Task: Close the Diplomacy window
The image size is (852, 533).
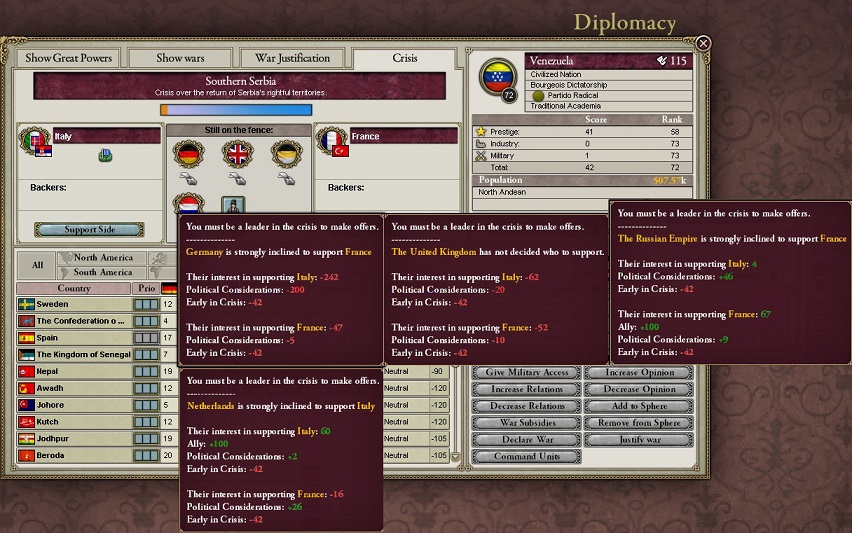Action: click(x=703, y=44)
